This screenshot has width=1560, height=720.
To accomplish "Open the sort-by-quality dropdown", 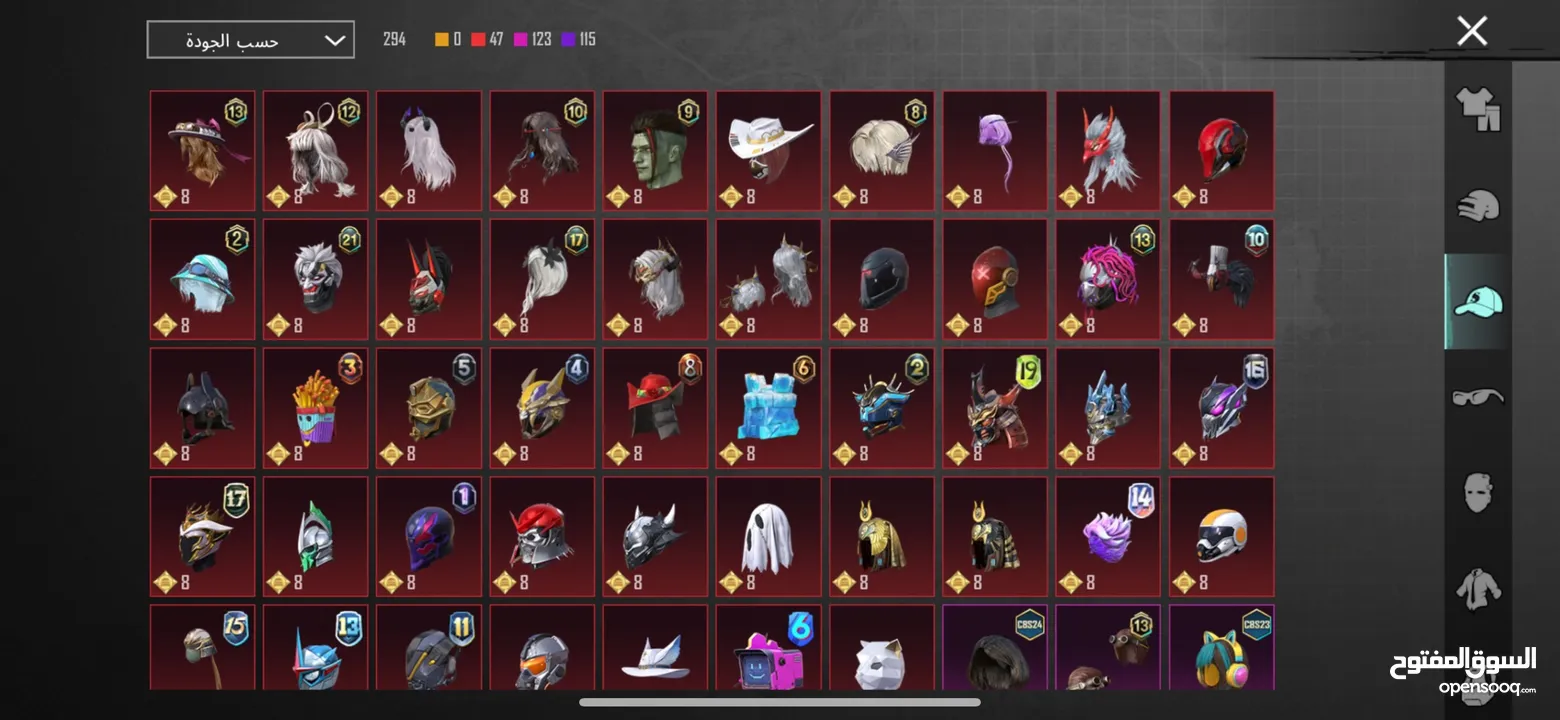I will coord(250,40).
